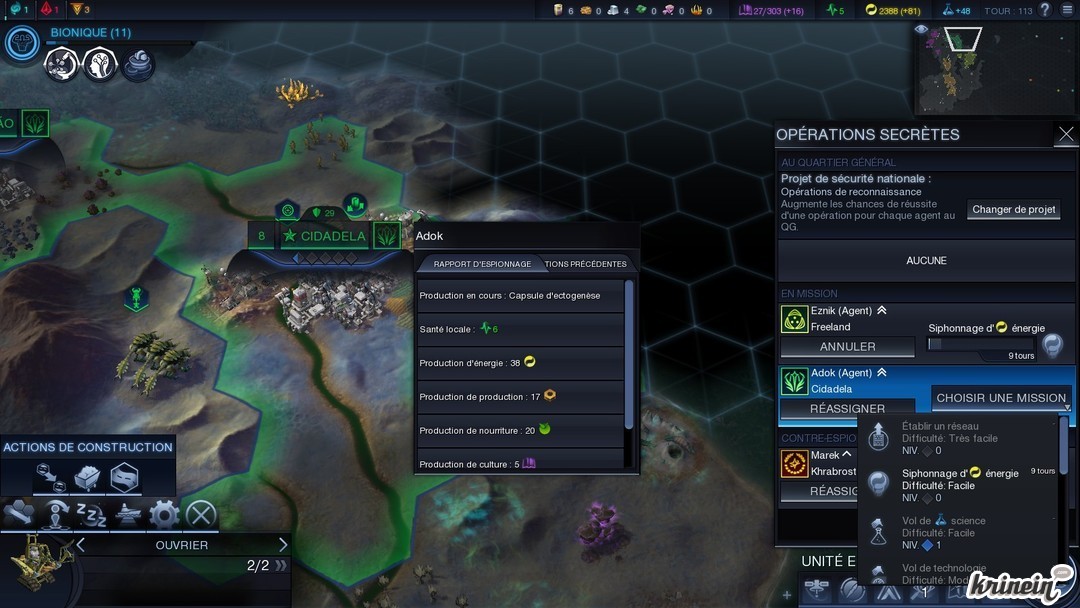Select the next unit arrow beside Ouvrier
The image size is (1080, 608).
[x=283, y=545]
